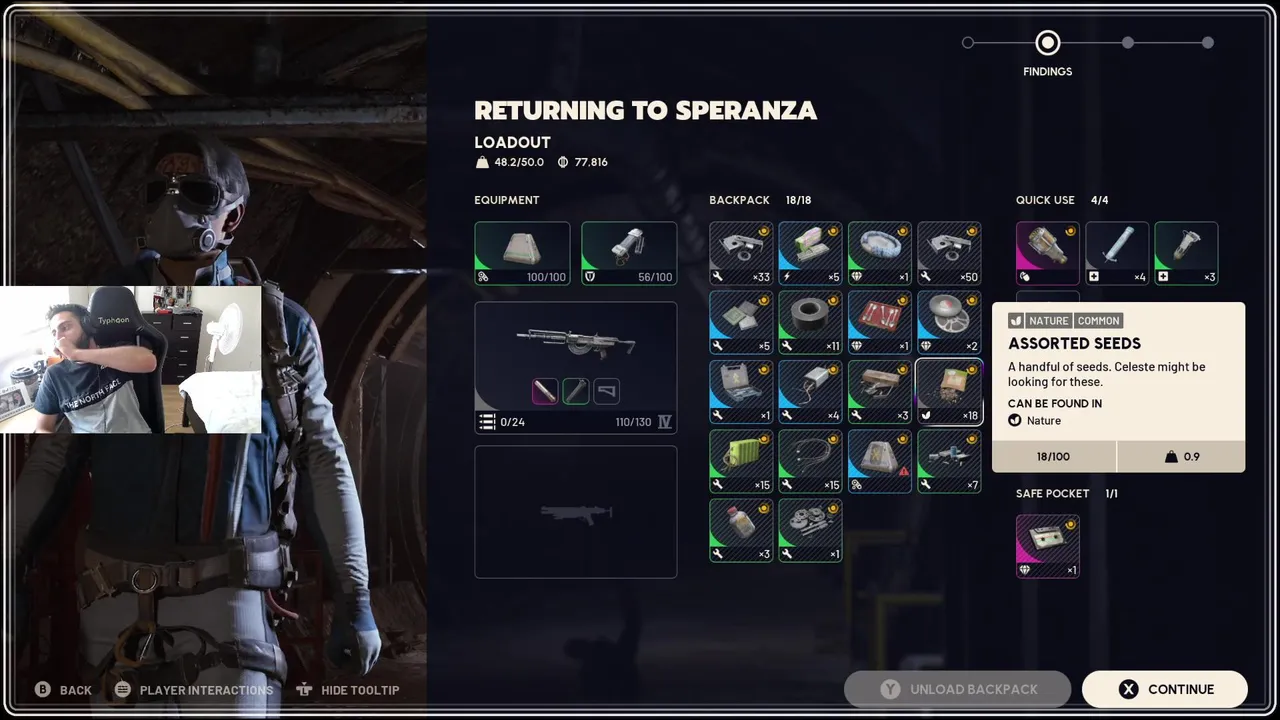Select the Assorted Seeds backpack slot
The height and width of the screenshot is (720, 1280).
(949, 392)
